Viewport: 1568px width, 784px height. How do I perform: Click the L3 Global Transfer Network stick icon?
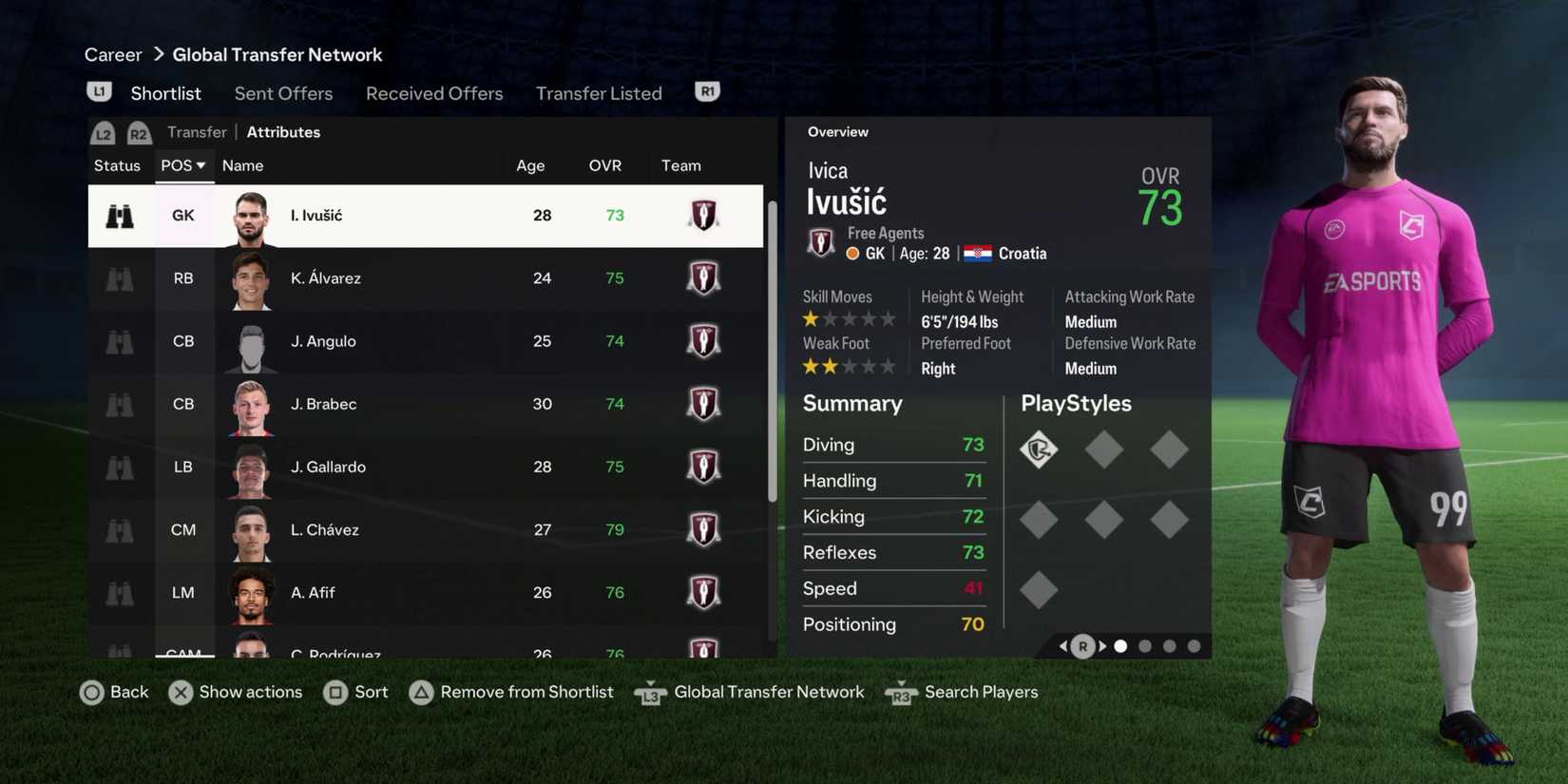pos(650,692)
